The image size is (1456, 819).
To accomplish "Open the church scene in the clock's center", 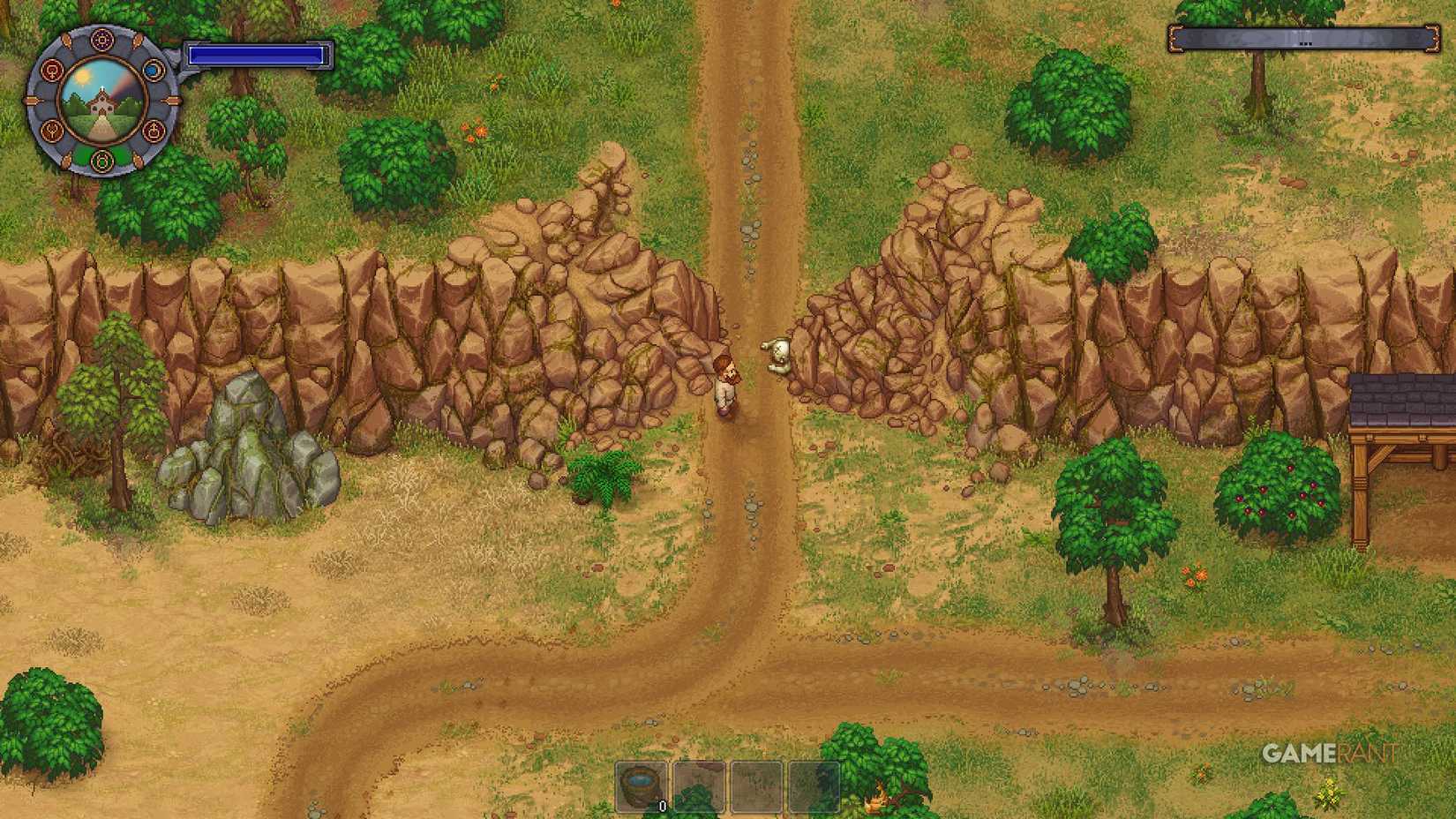I will click(101, 102).
